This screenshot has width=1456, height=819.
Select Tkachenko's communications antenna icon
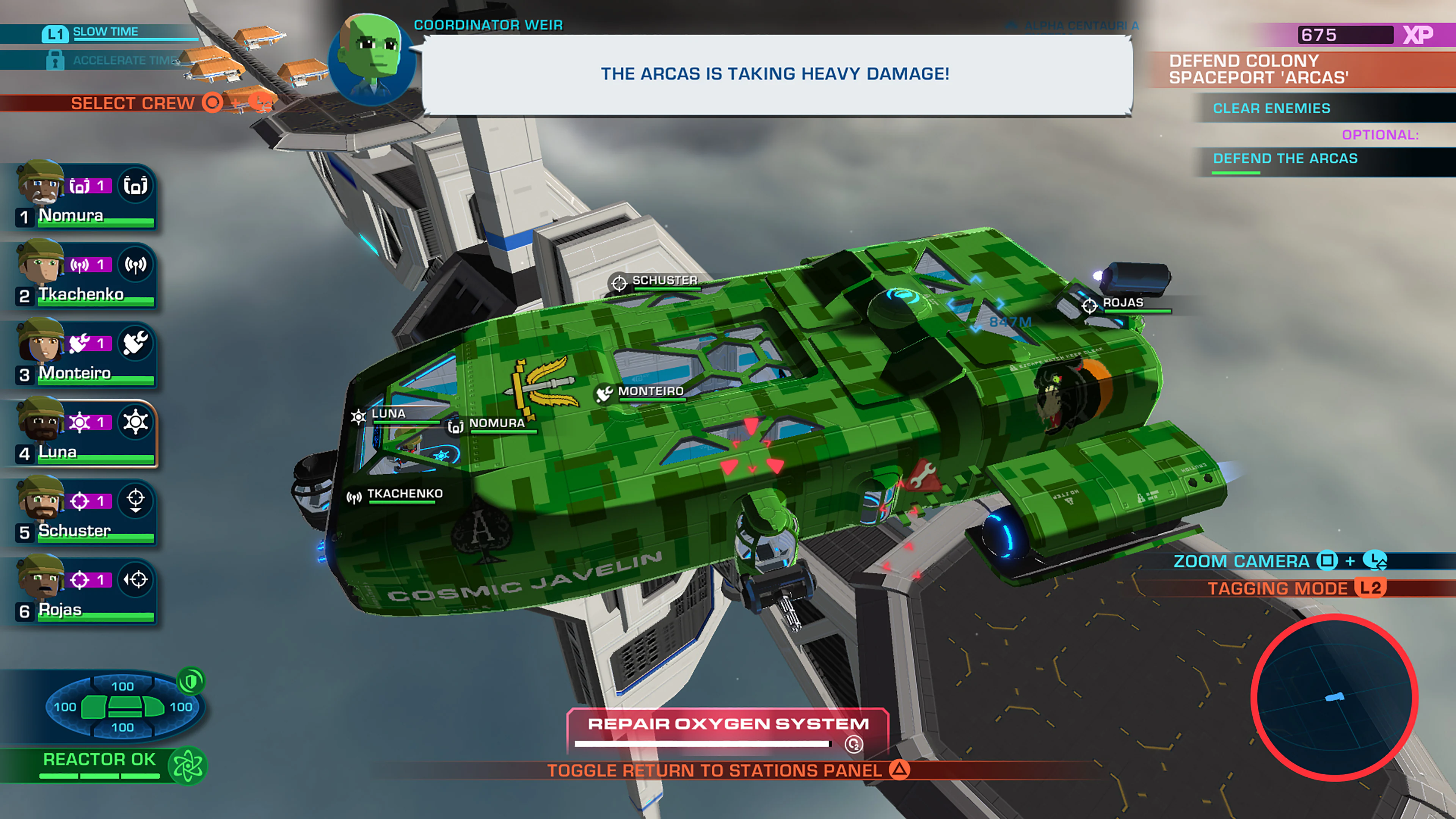[x=136, y=264]
